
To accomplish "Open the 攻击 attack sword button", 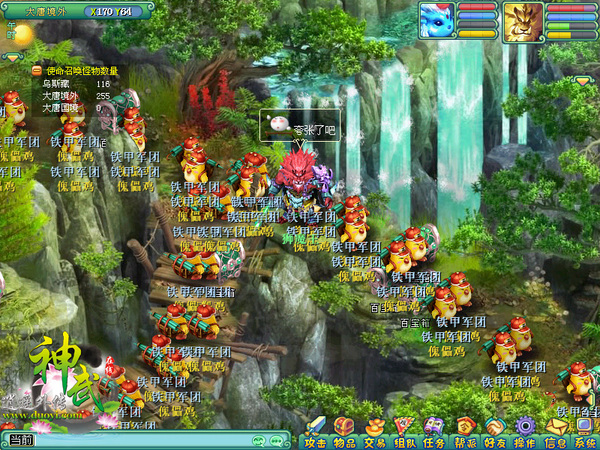I will coord(315,431).
